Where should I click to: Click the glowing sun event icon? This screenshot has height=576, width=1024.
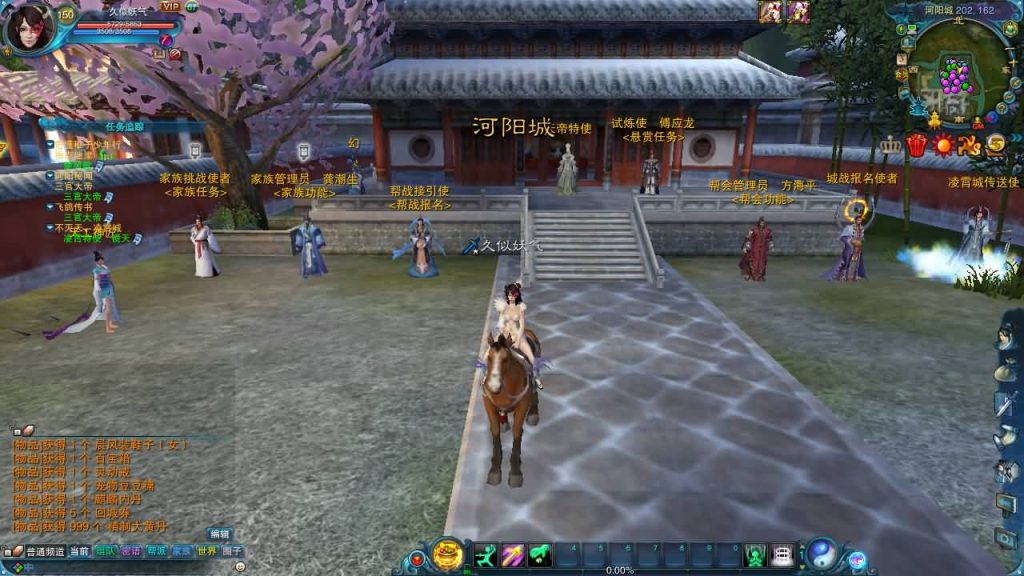pyautogui.click(x=942, y=146)
